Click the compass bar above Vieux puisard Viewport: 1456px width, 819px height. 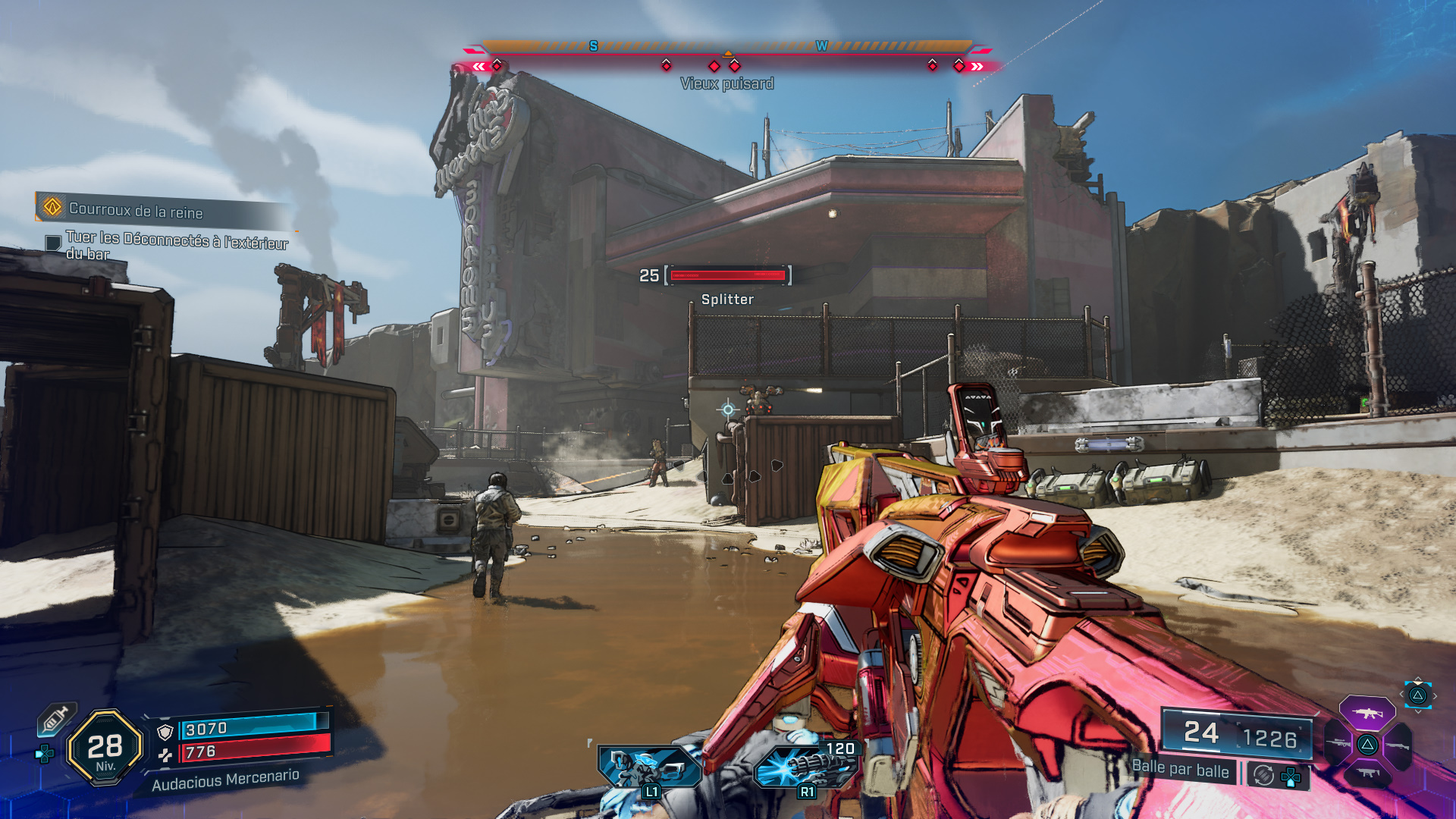[x=727, y=48]
